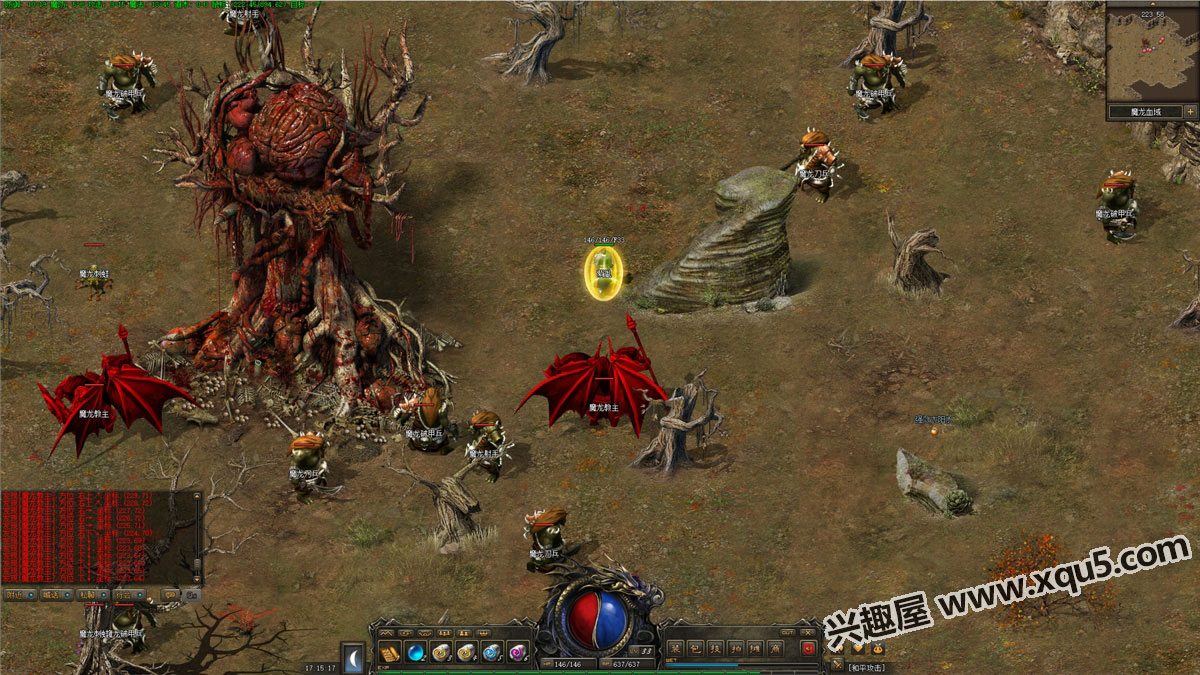Close the game with the X button
This screenshot has width=1200, height=675.
pyautogui.click(x=808, y=633)
